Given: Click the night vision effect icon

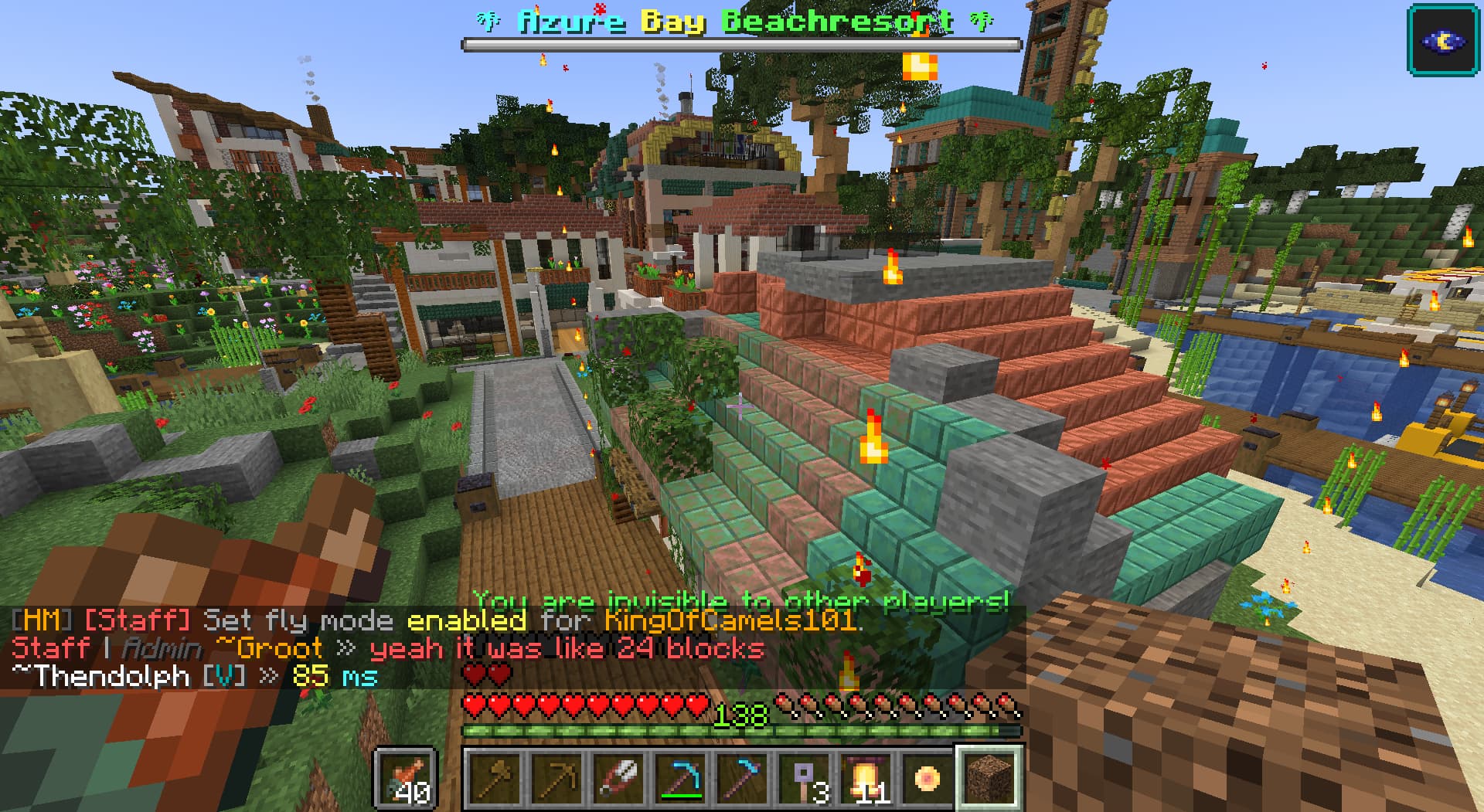Looking at the screenshot, I should coord(1444,39).
